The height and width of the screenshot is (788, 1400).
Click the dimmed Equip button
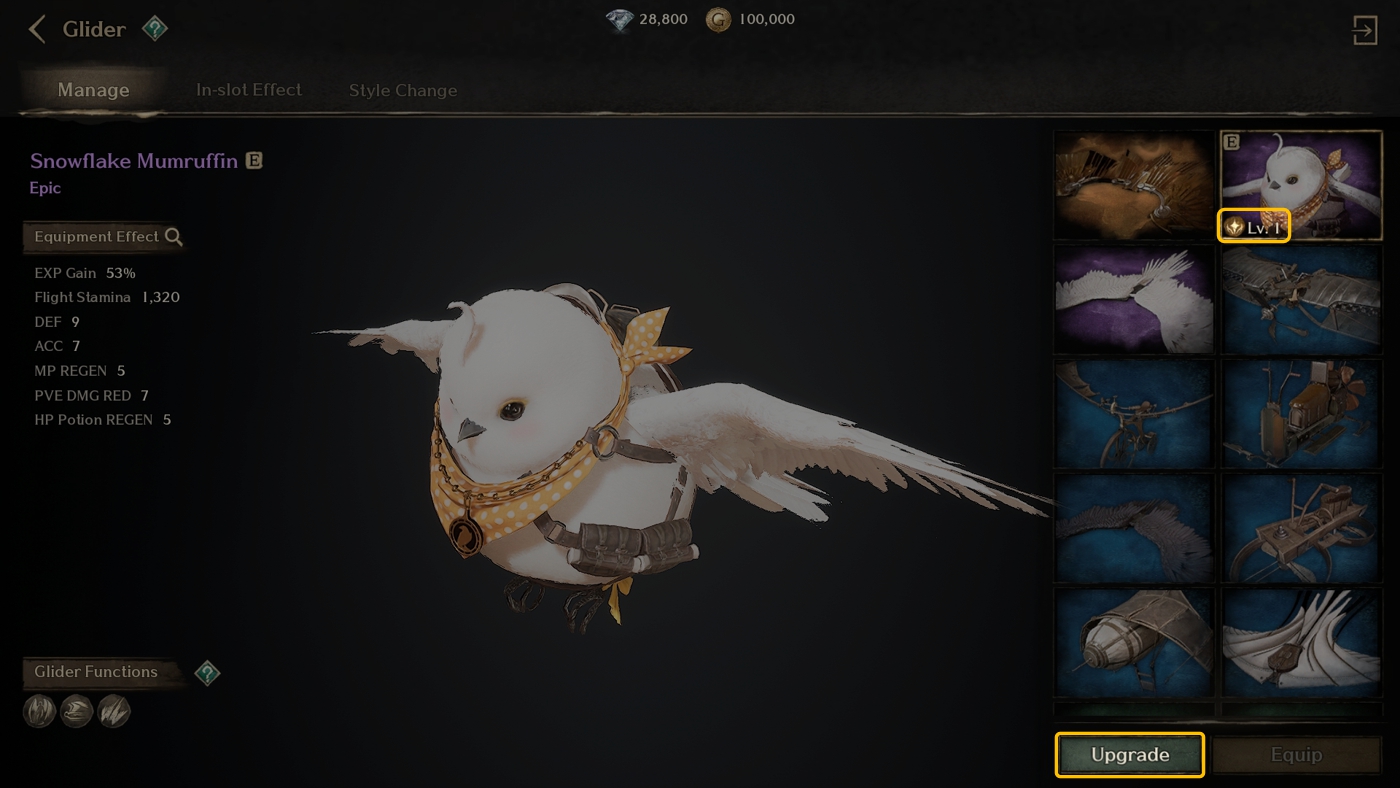pos(1296,755)
